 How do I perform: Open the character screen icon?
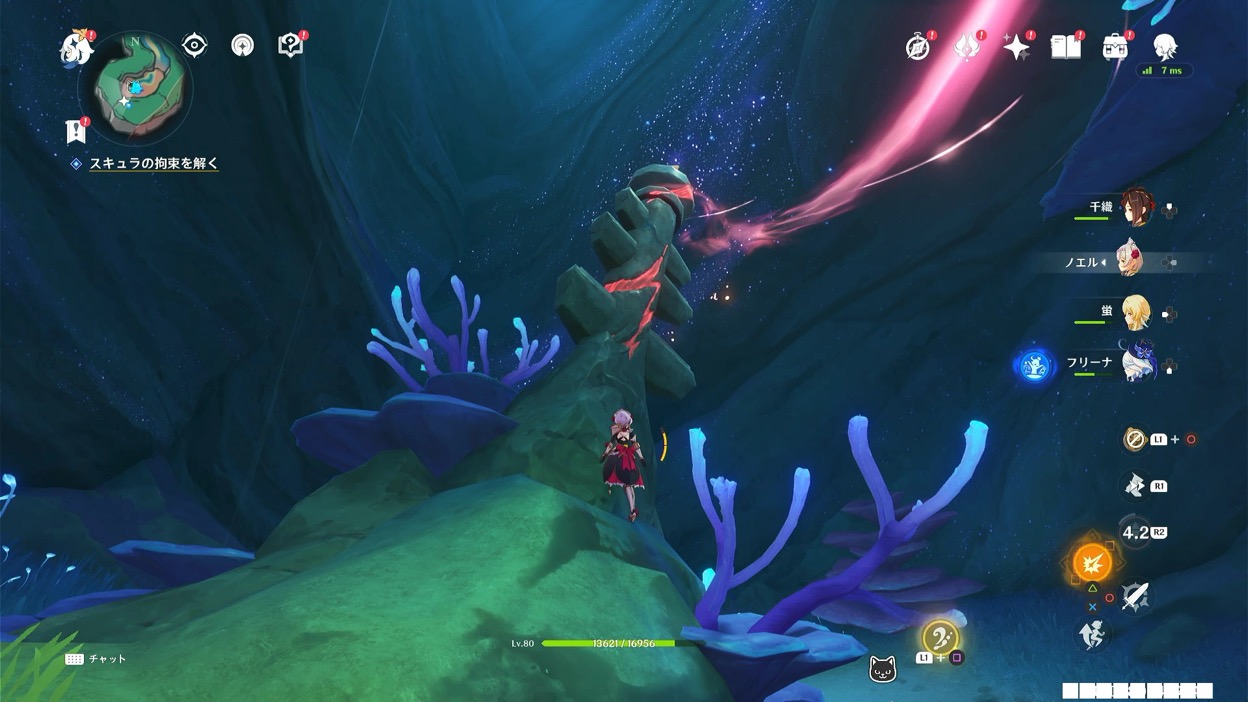click(1164, 46)
